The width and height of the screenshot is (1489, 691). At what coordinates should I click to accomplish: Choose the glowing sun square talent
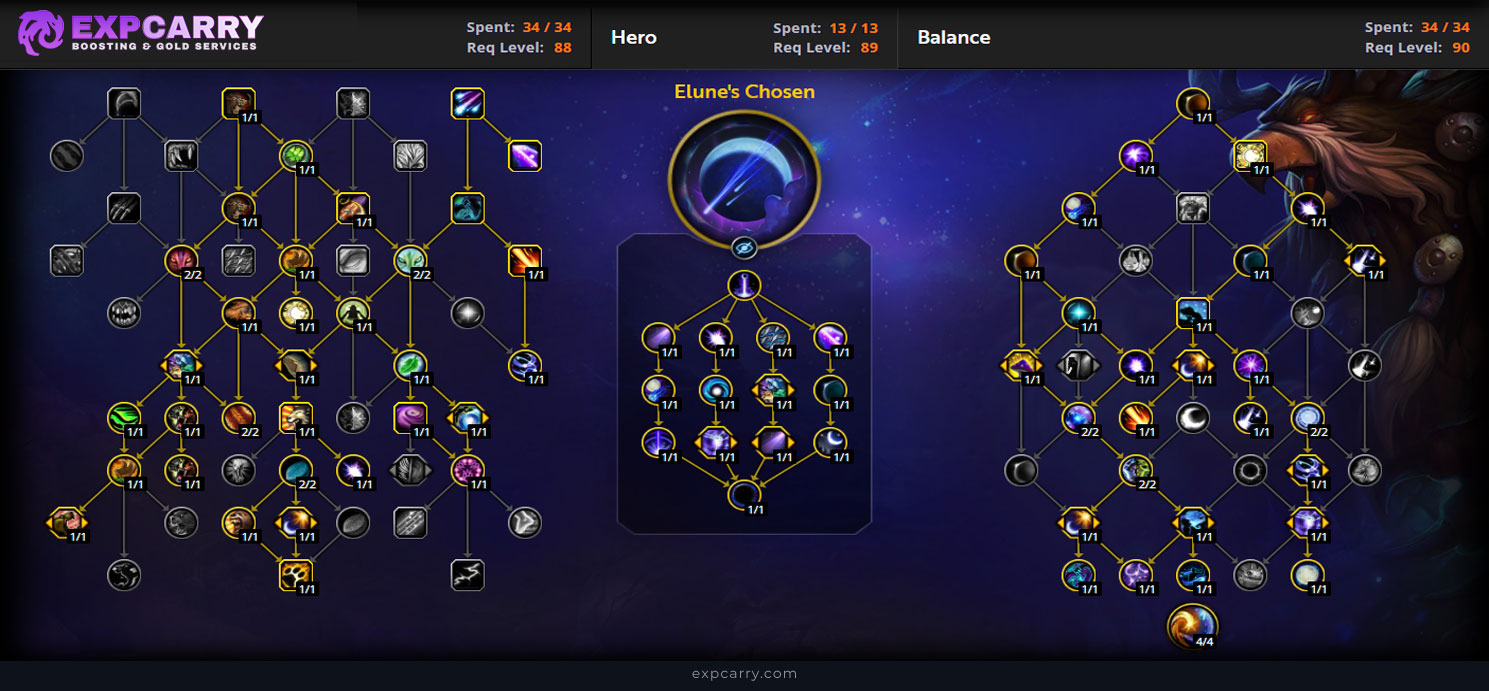point(1250,155)
